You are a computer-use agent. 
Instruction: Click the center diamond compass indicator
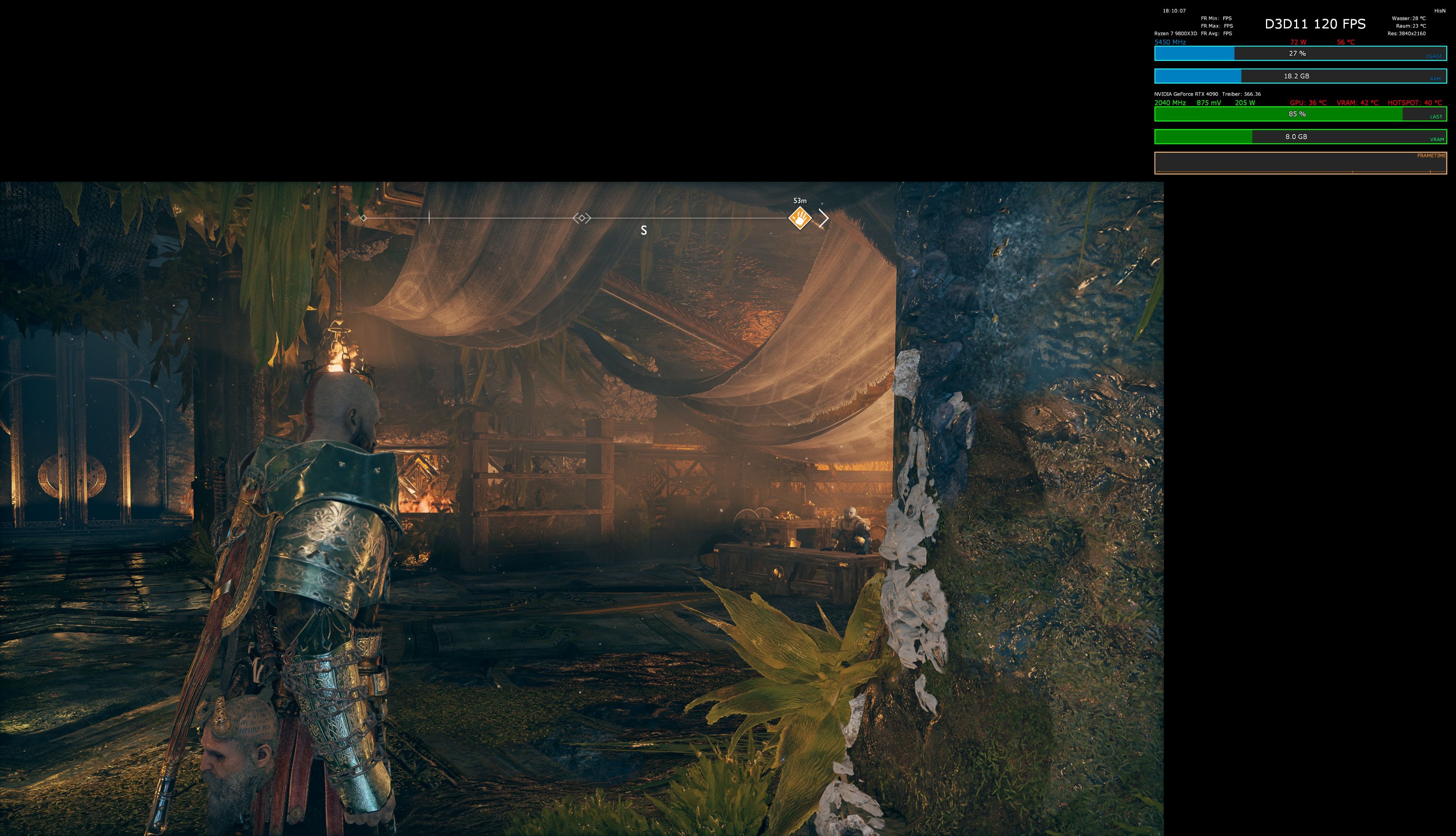(582, 218)
